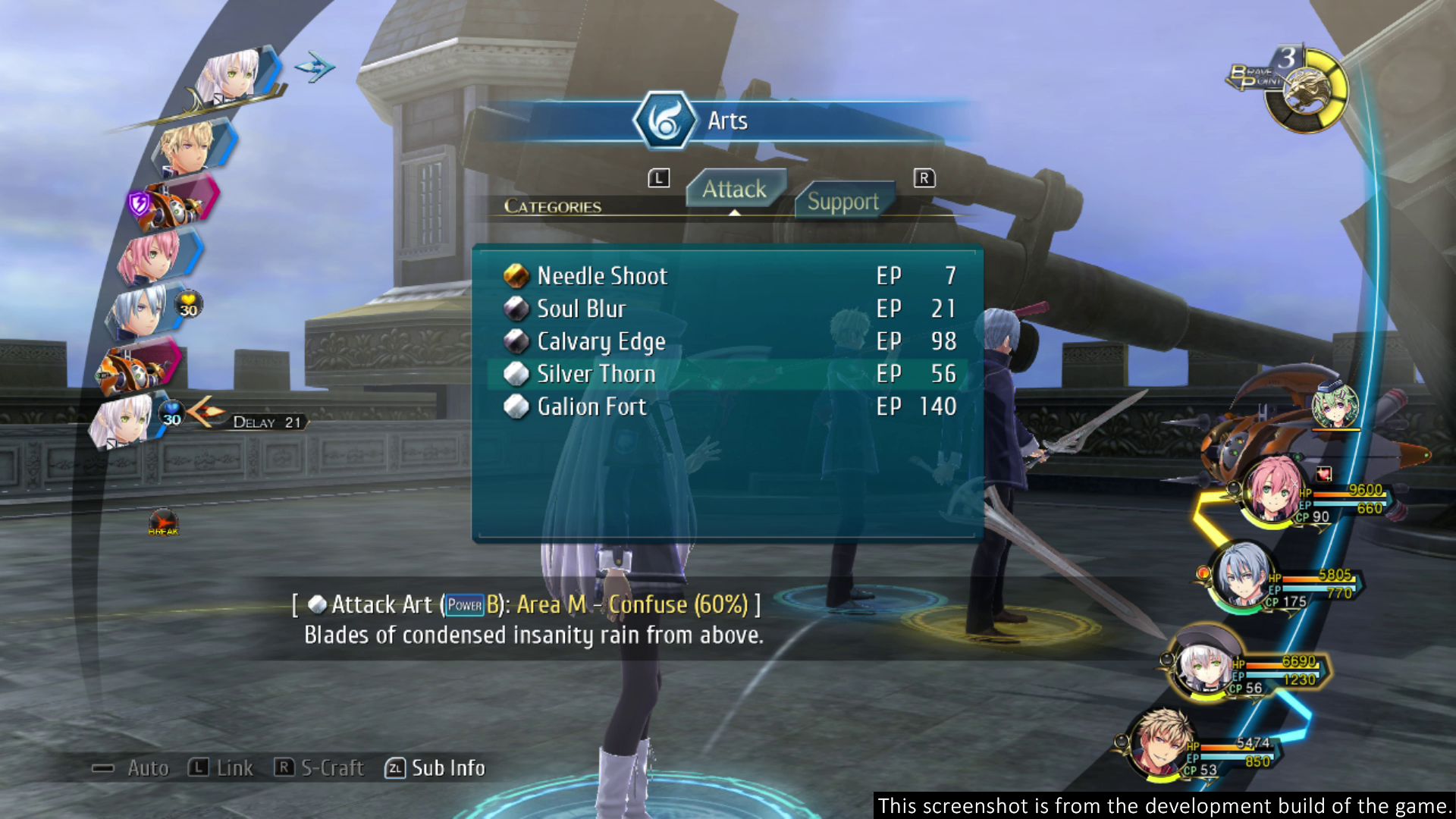This screenshot has width=1456, height=819.
Task: Switch to the Support arts tab
Action: (843, 202)
